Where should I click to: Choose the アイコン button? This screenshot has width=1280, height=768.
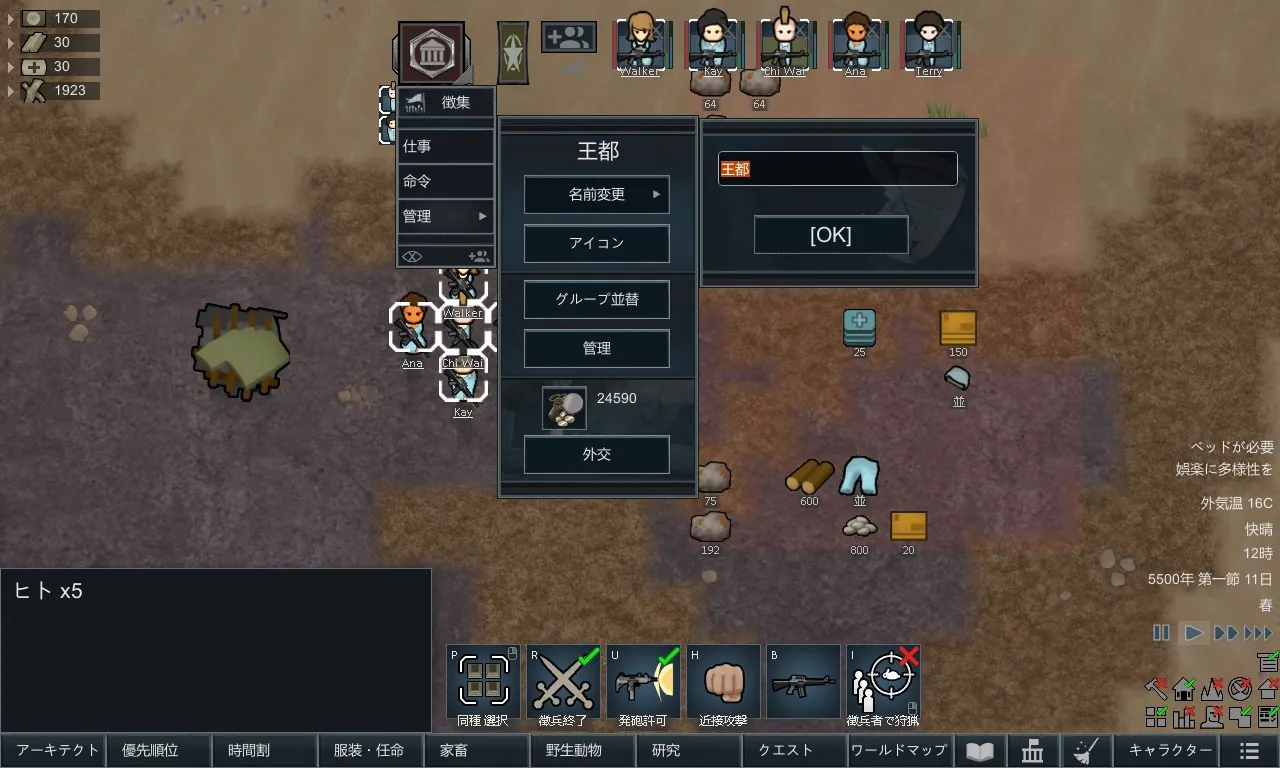[x=597, y=243]
